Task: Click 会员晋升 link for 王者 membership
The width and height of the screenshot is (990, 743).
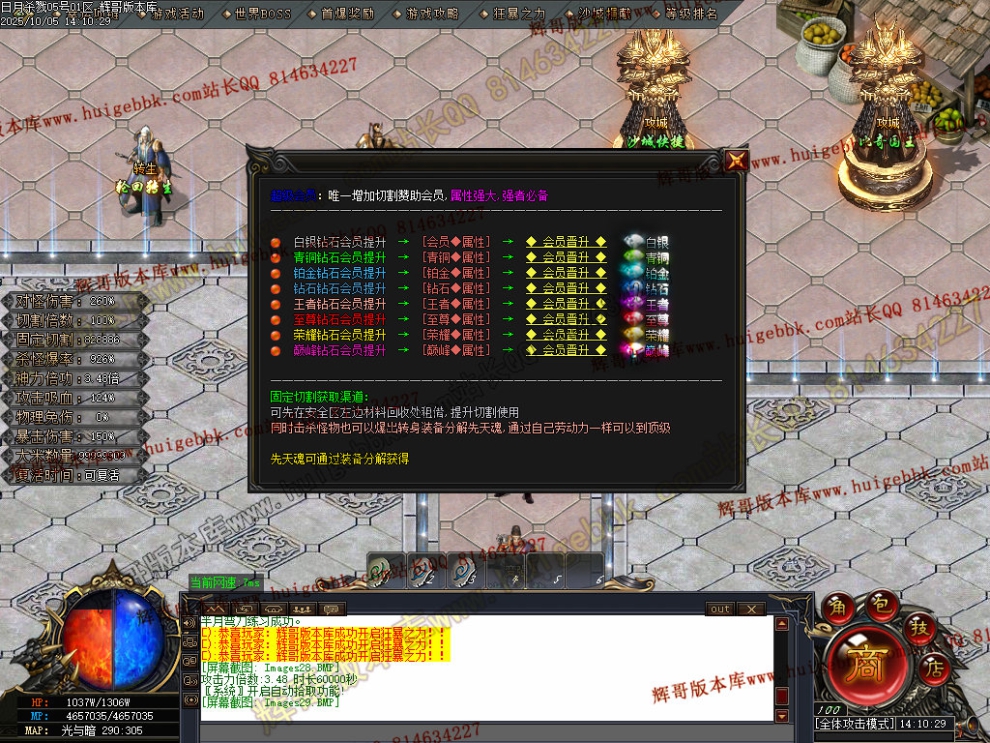Action: (x=566, y=304)
